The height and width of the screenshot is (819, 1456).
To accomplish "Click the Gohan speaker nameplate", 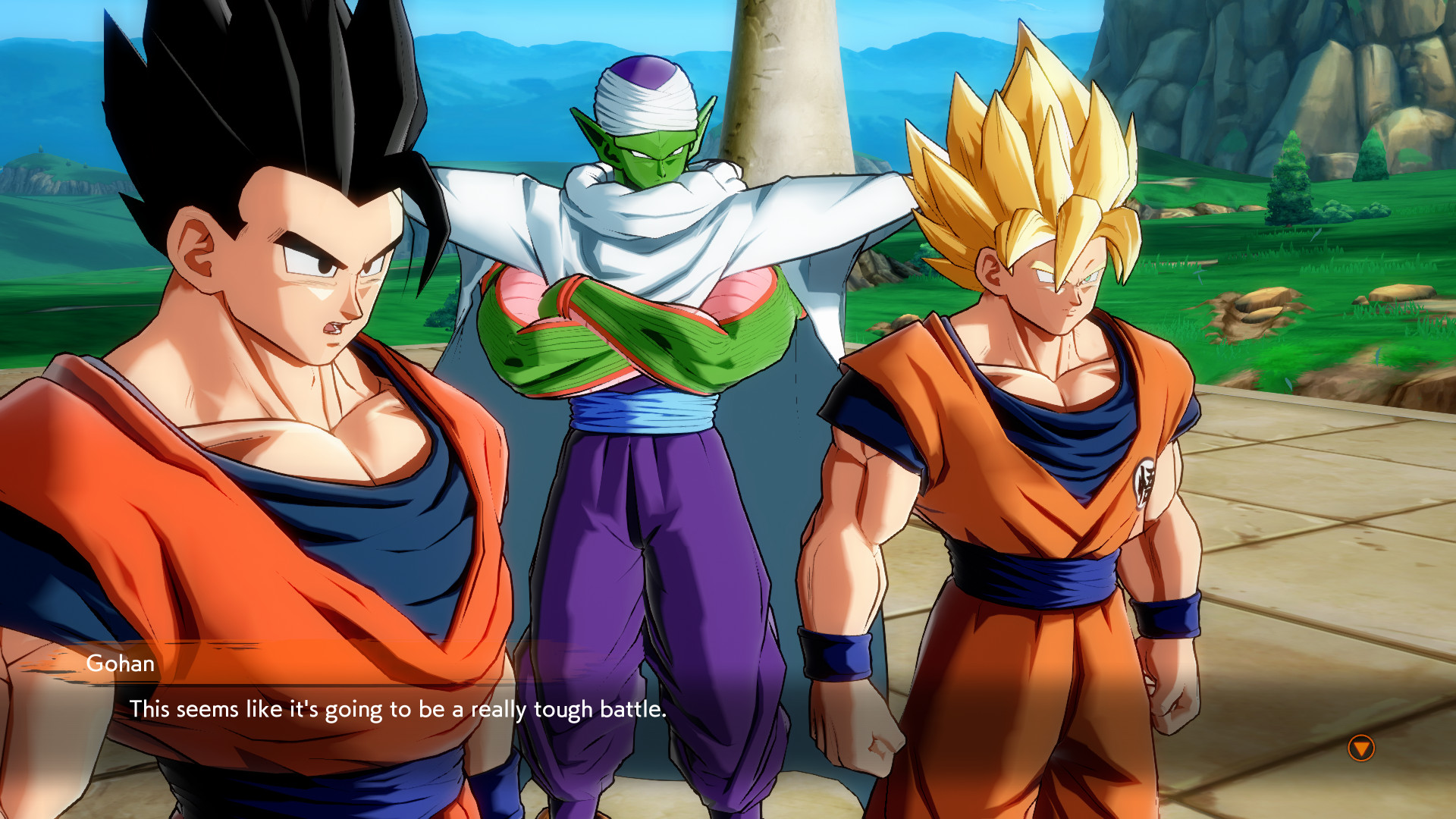I will tap(121, 664).
